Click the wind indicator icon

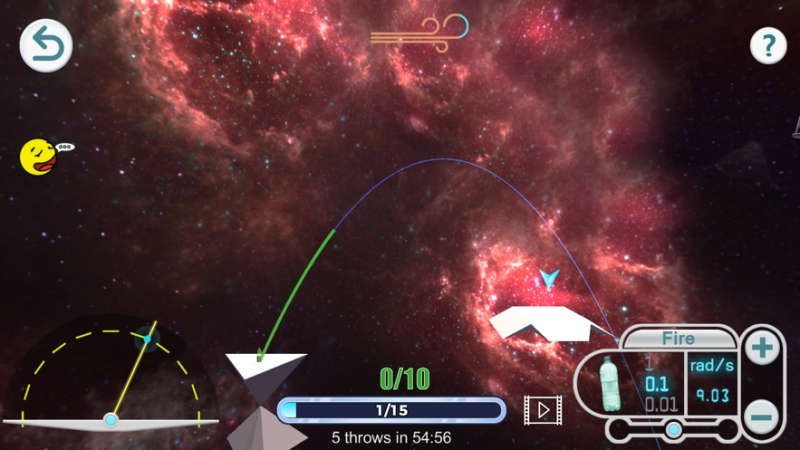(419, 32)
